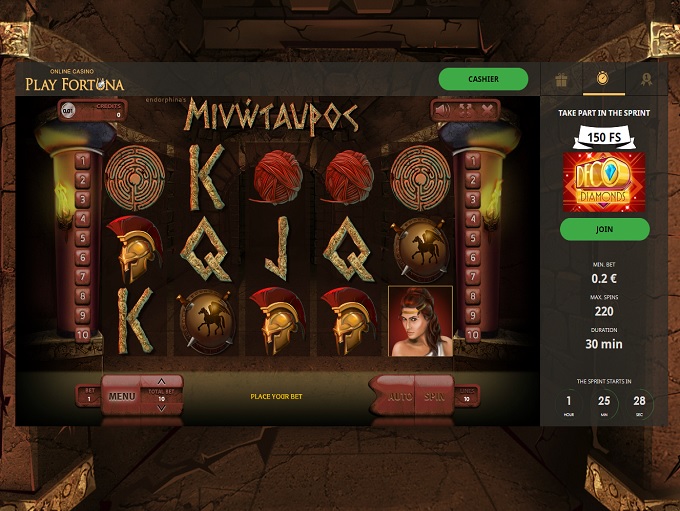Toggle the game sound speaker icon
Screen dimensions: 680x511
pos(441,109)
